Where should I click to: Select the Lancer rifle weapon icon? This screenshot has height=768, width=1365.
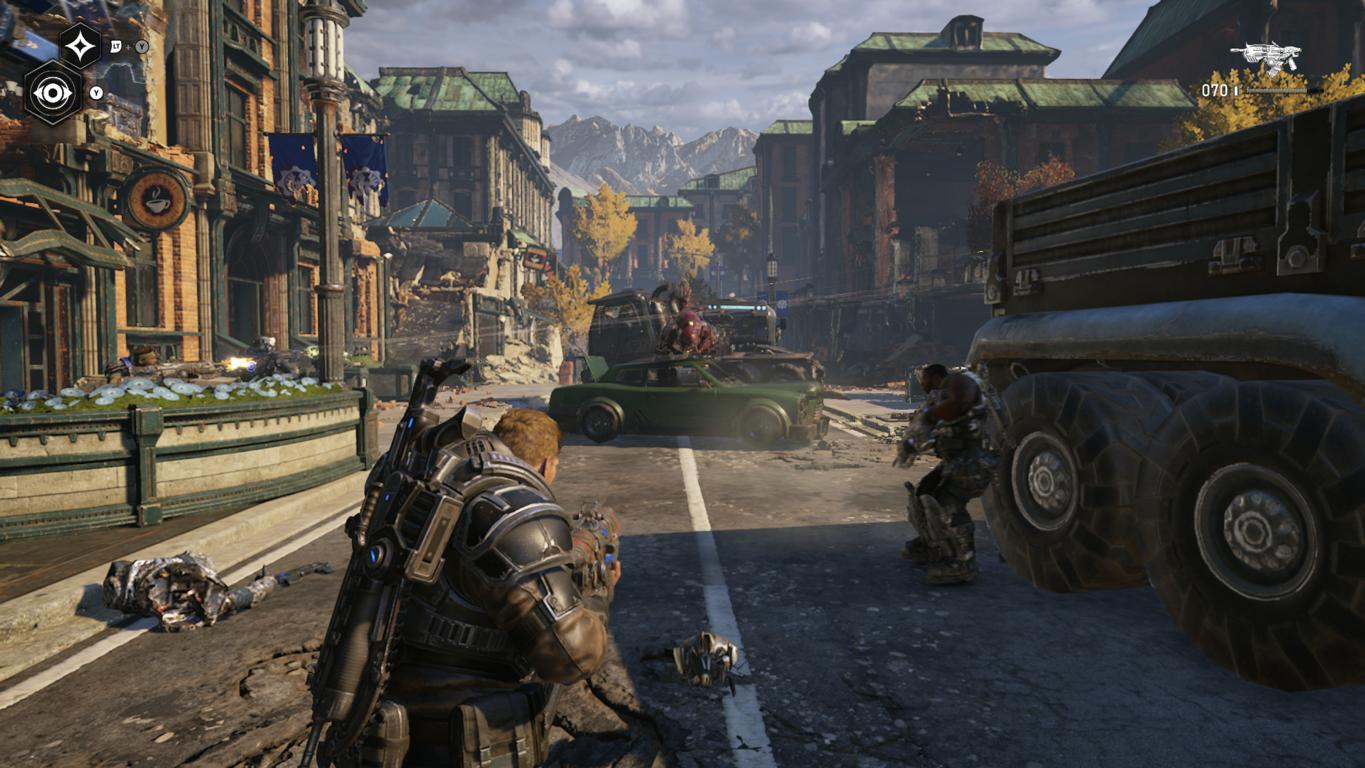coord(1266,57)
